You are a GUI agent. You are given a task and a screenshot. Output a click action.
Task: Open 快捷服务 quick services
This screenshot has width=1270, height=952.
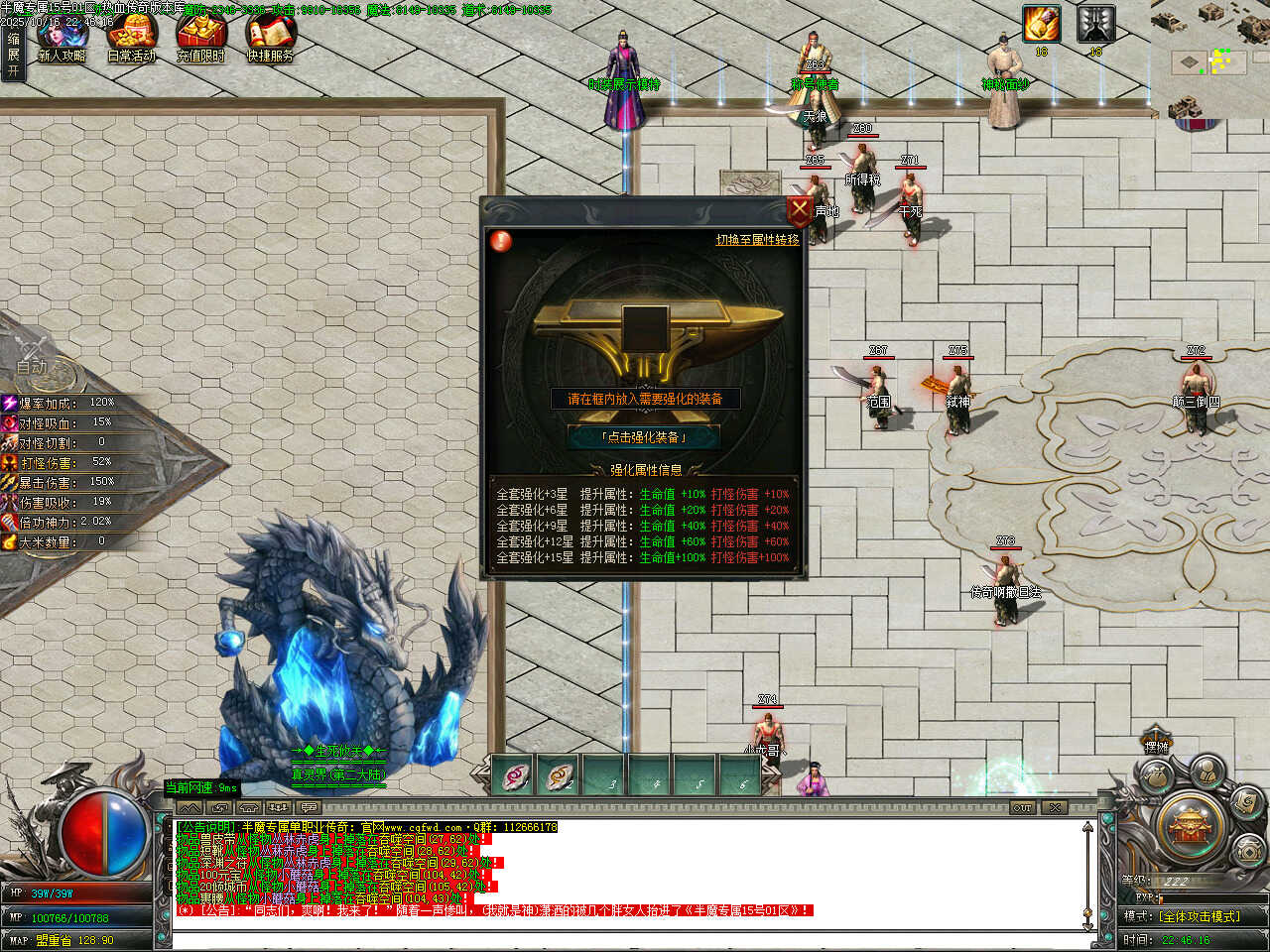pos(270,40)
